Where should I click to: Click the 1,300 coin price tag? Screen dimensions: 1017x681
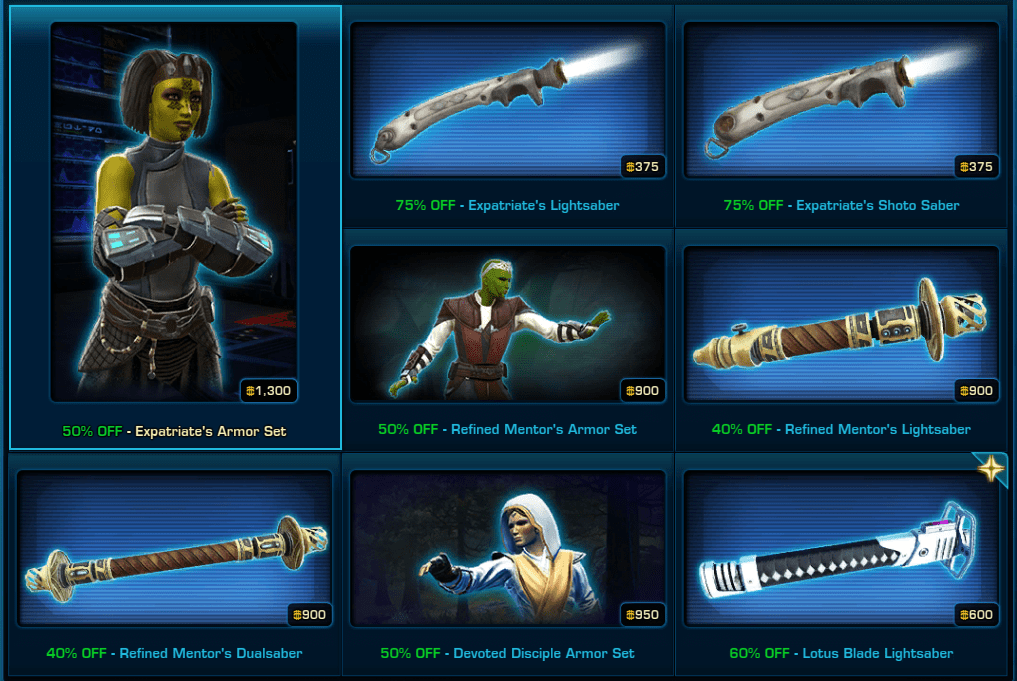[267, 390]
